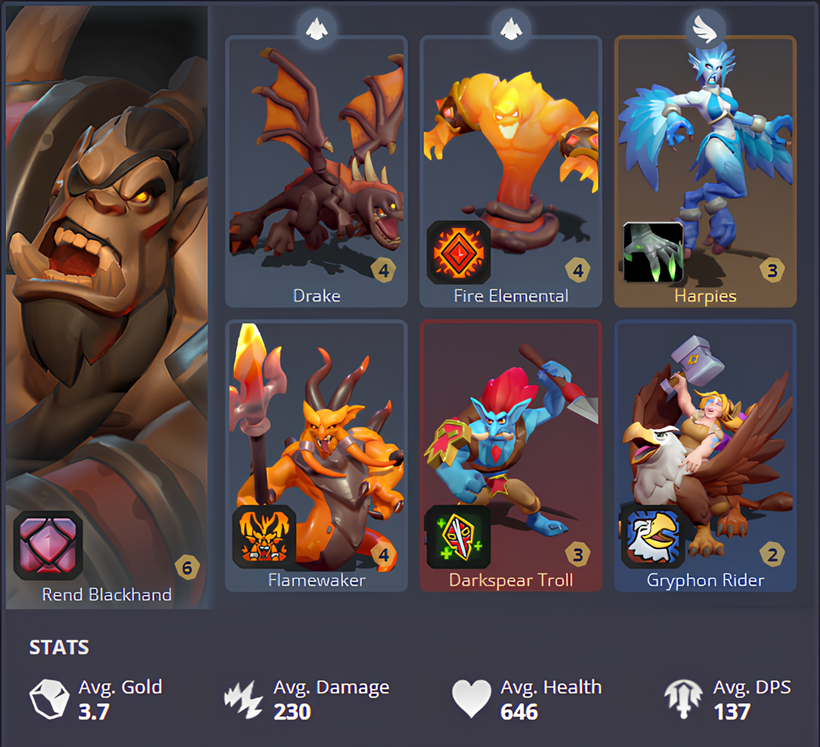Click the trait badge above Drake
This screenshot has width=820, height=747.
click(x=316, y=28)
